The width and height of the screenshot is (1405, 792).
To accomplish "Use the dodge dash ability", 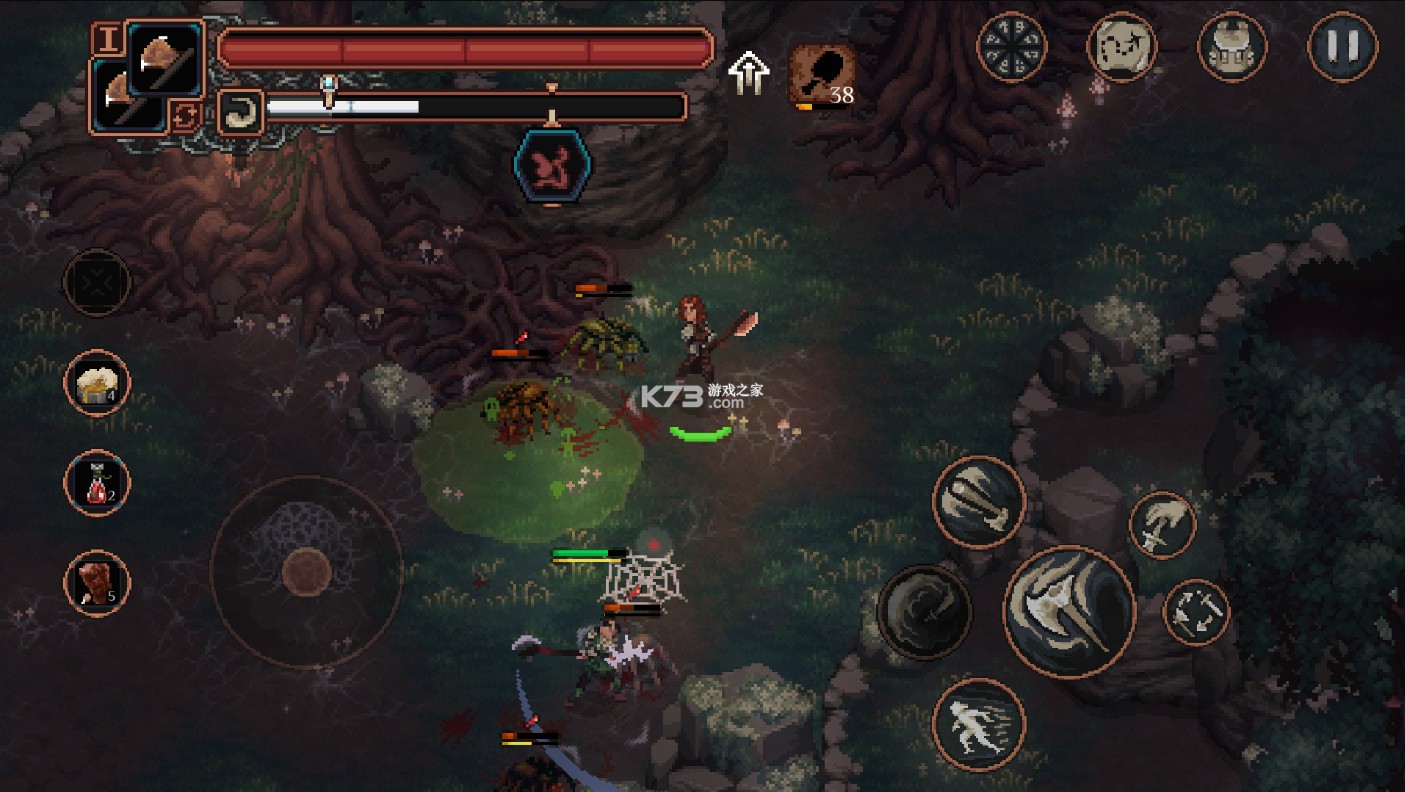I will click(x=979, y=724).
